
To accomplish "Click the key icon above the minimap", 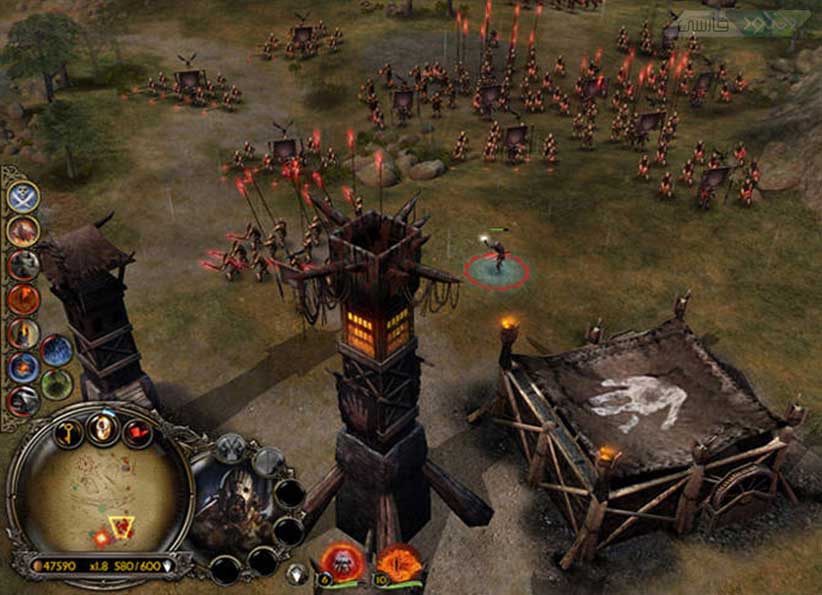I will 67,433.
